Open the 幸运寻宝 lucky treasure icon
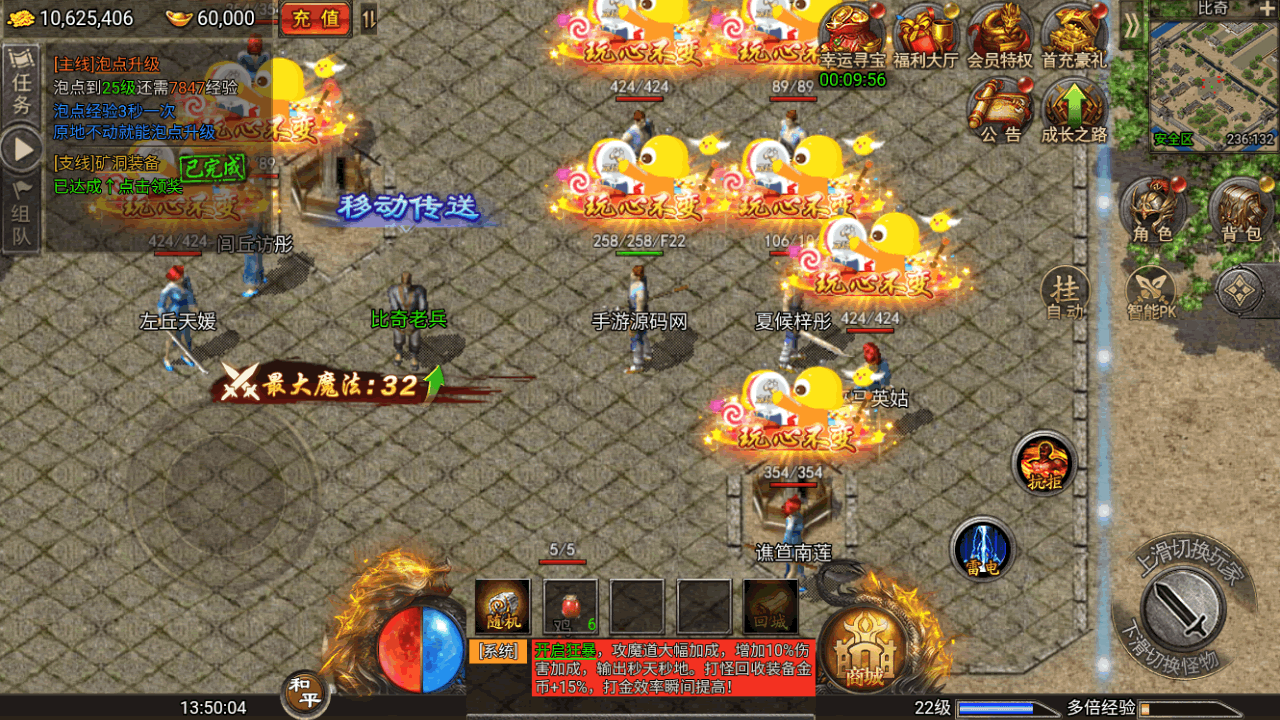 [852, 36]
